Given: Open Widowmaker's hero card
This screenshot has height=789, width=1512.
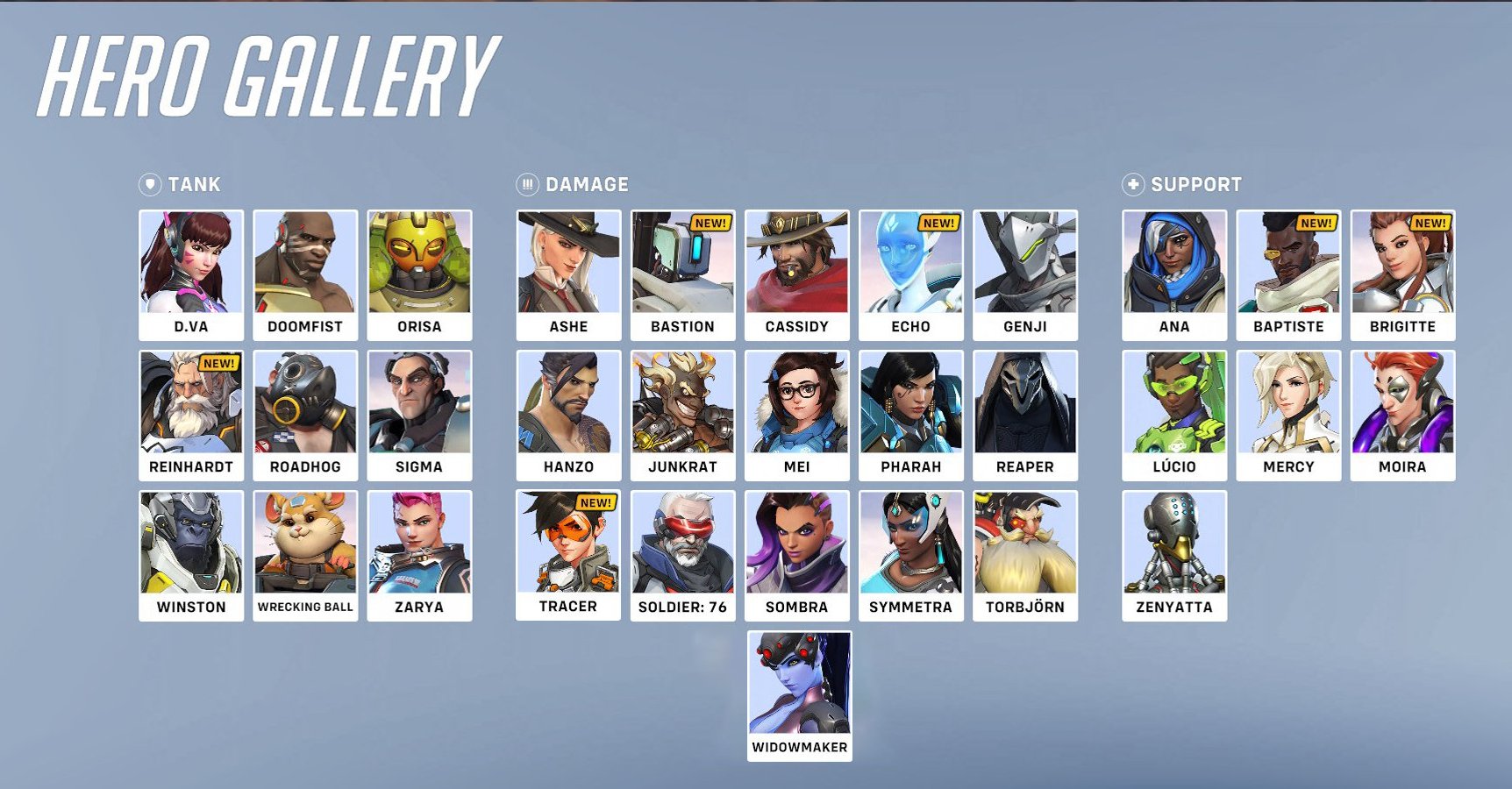Looking at the screenshot, I should coord(798,693).
